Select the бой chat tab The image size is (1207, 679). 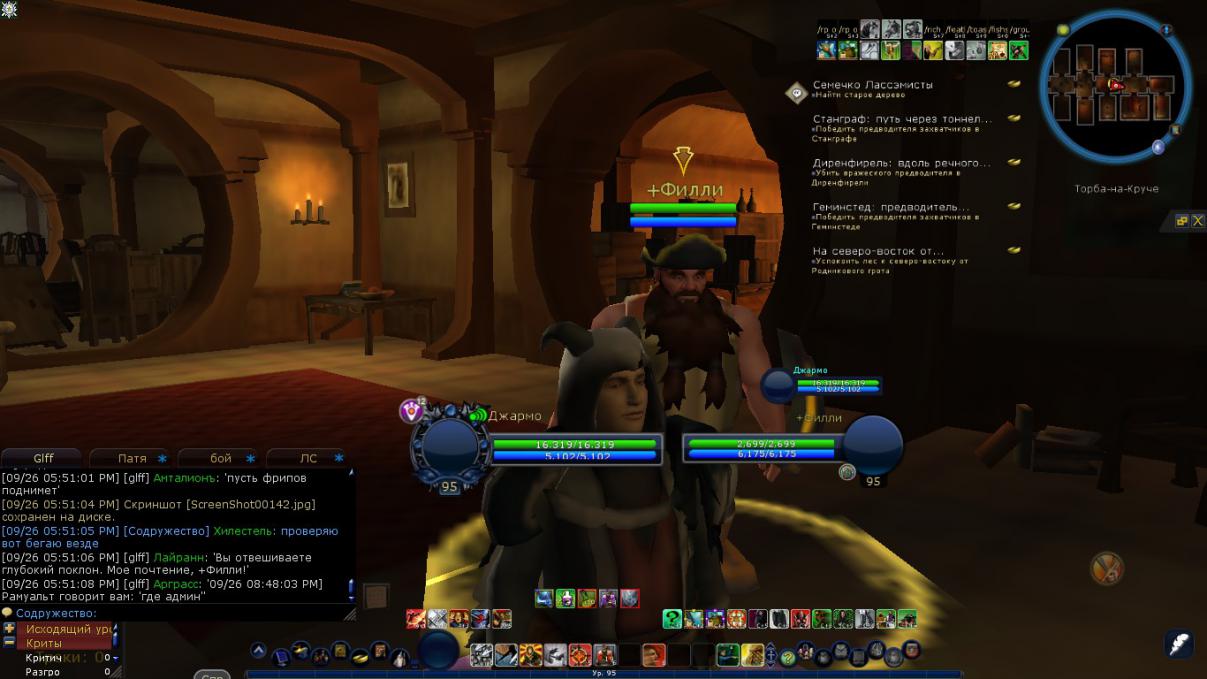click(x=221, y=458)
